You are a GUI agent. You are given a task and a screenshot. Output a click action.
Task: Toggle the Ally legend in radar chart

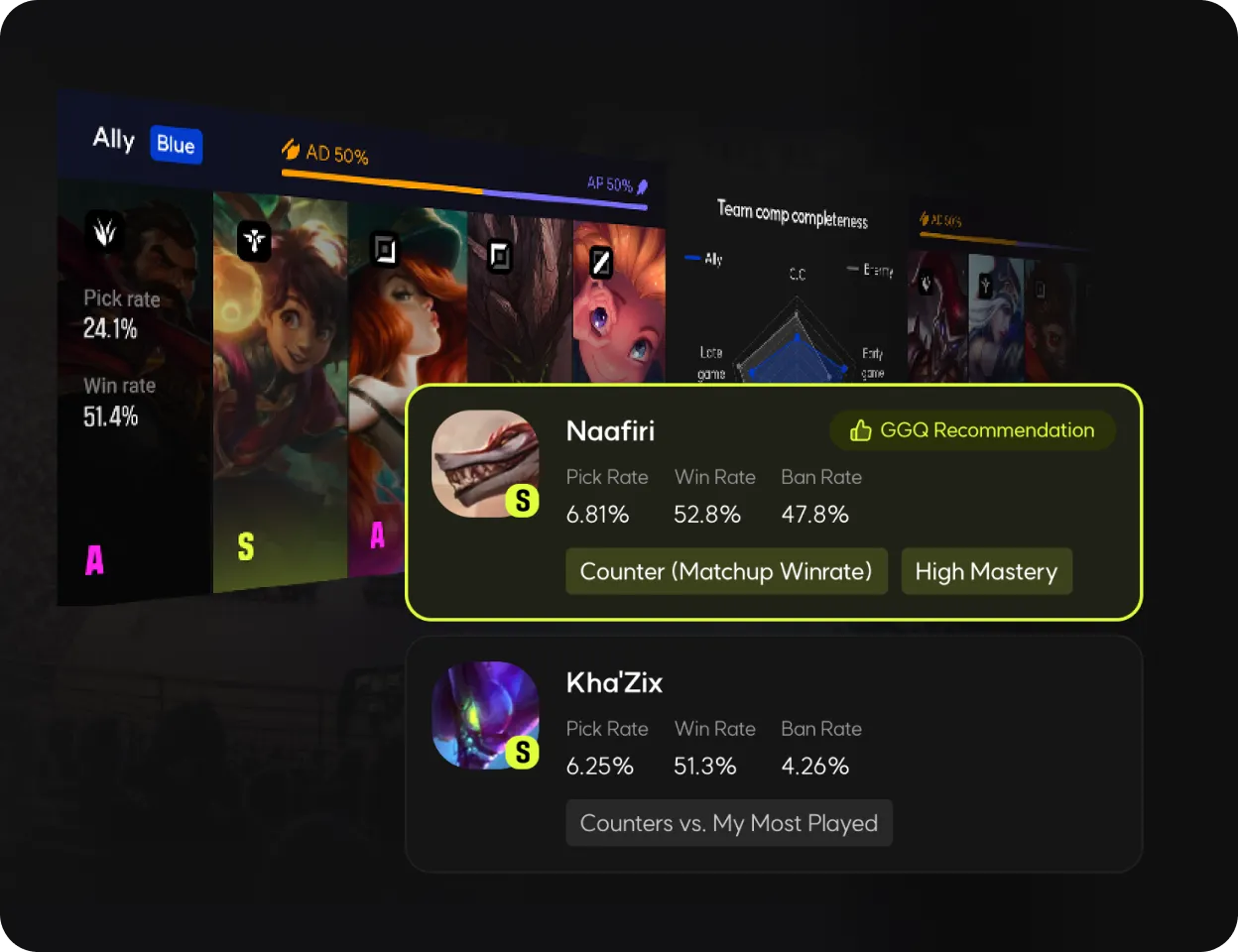click(704, 259)
